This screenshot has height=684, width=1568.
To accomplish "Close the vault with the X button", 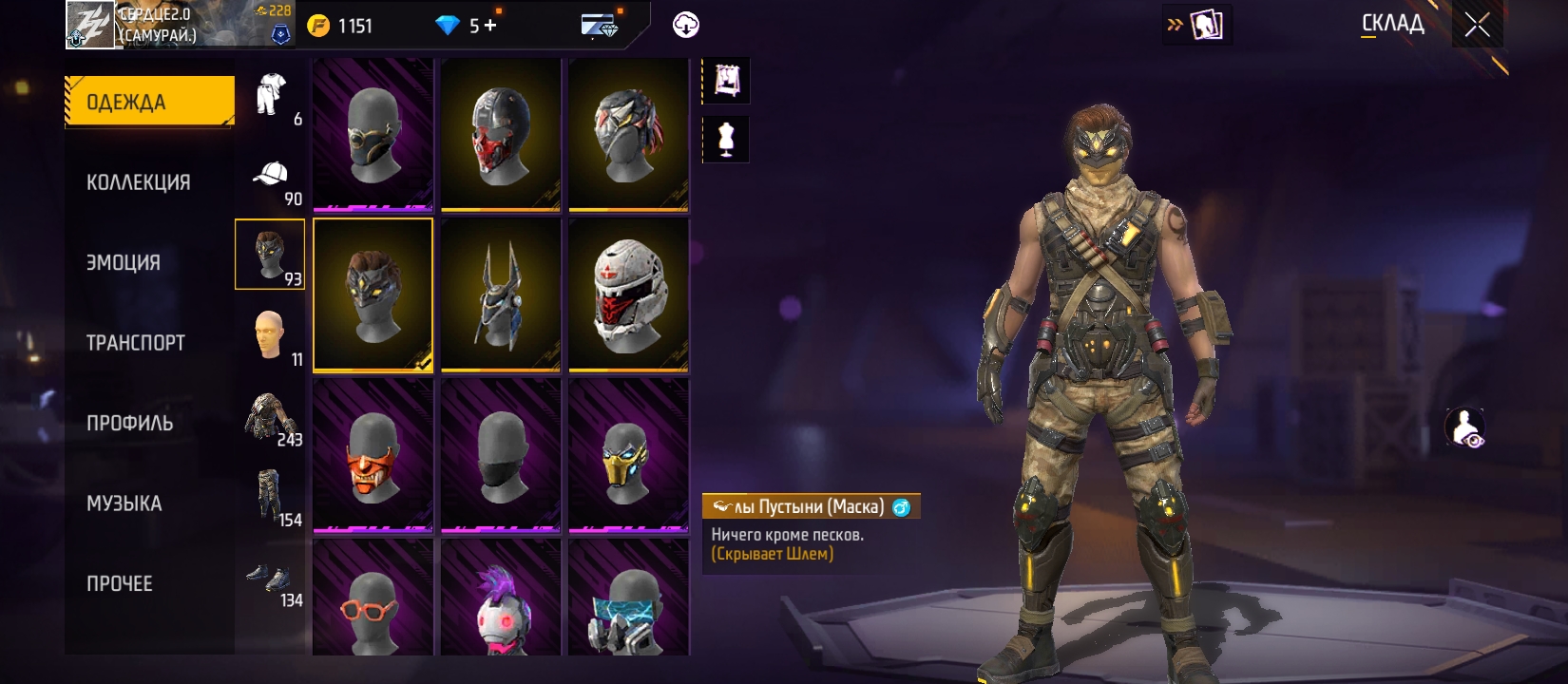I will [x=1477, y=25].
